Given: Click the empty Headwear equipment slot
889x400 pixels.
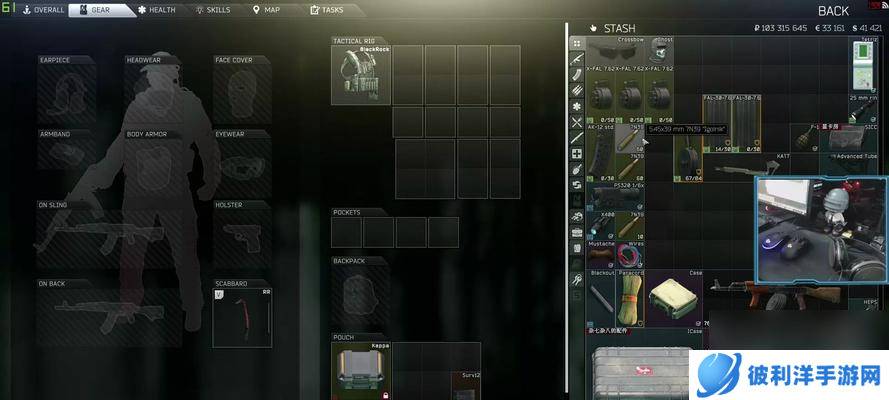Looking at the screenshot, I should pos(155,92).
